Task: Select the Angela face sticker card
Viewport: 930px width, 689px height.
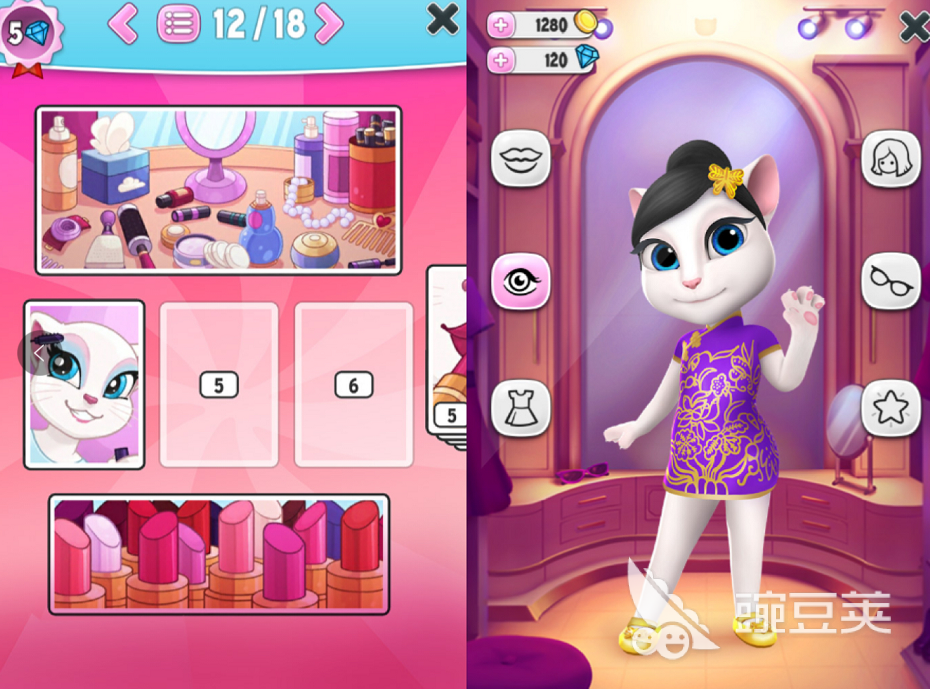Action: [x=85, y=384]
